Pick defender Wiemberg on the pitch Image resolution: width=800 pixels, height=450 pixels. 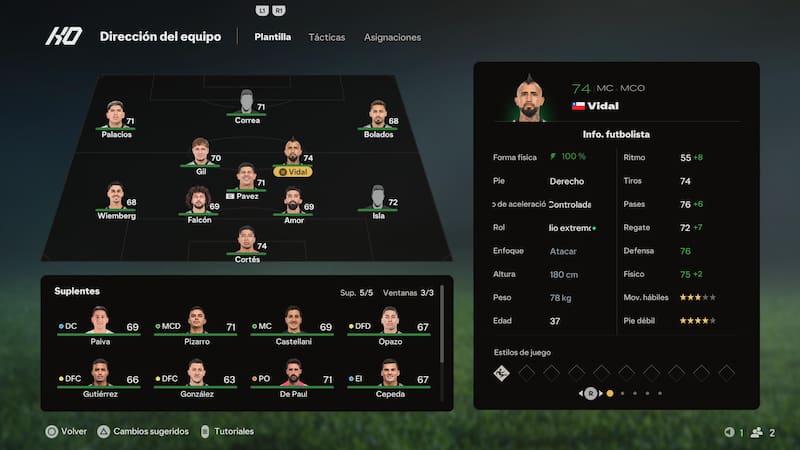[116, 200]
